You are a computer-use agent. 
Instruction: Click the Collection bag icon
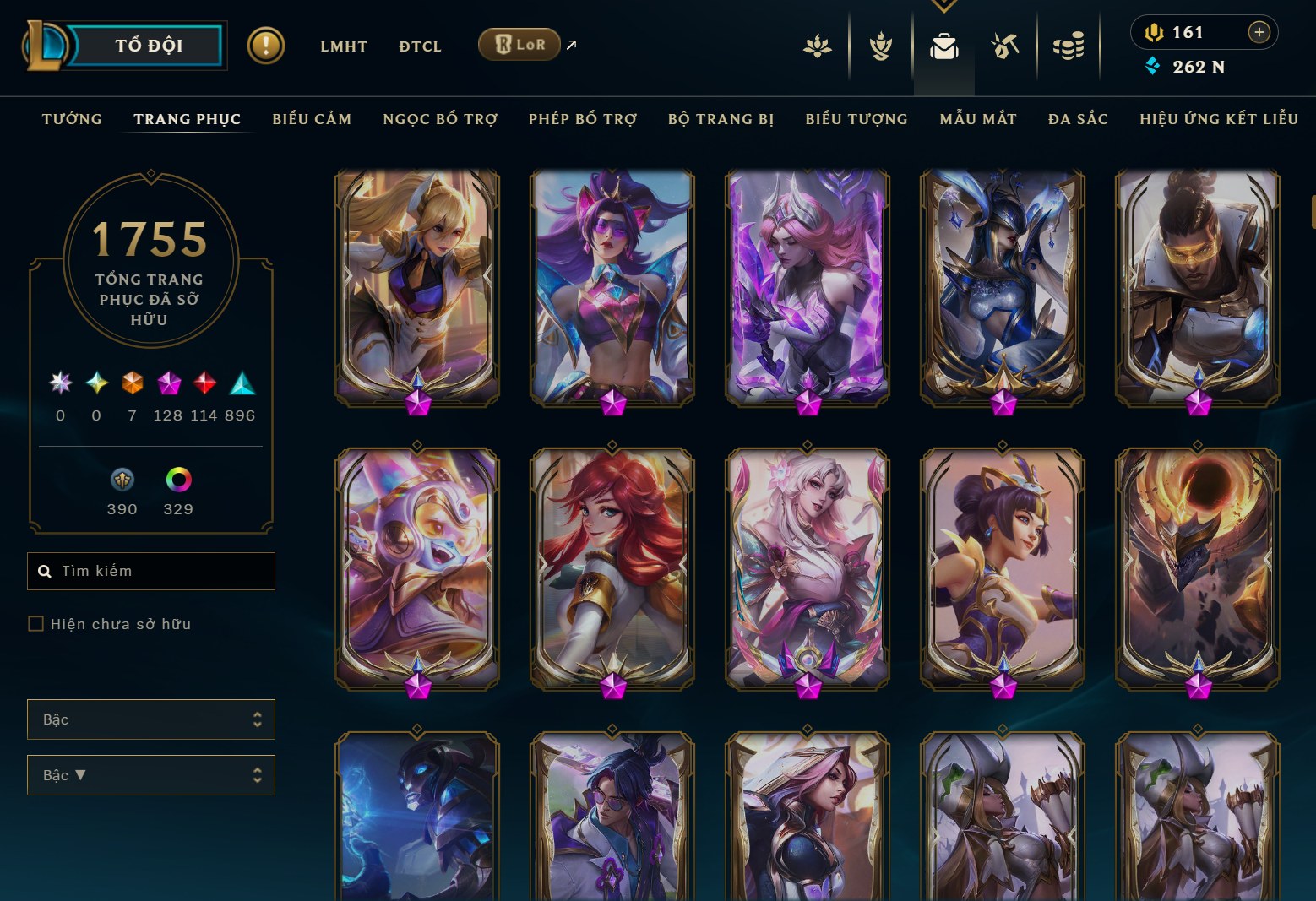[943, 46]
